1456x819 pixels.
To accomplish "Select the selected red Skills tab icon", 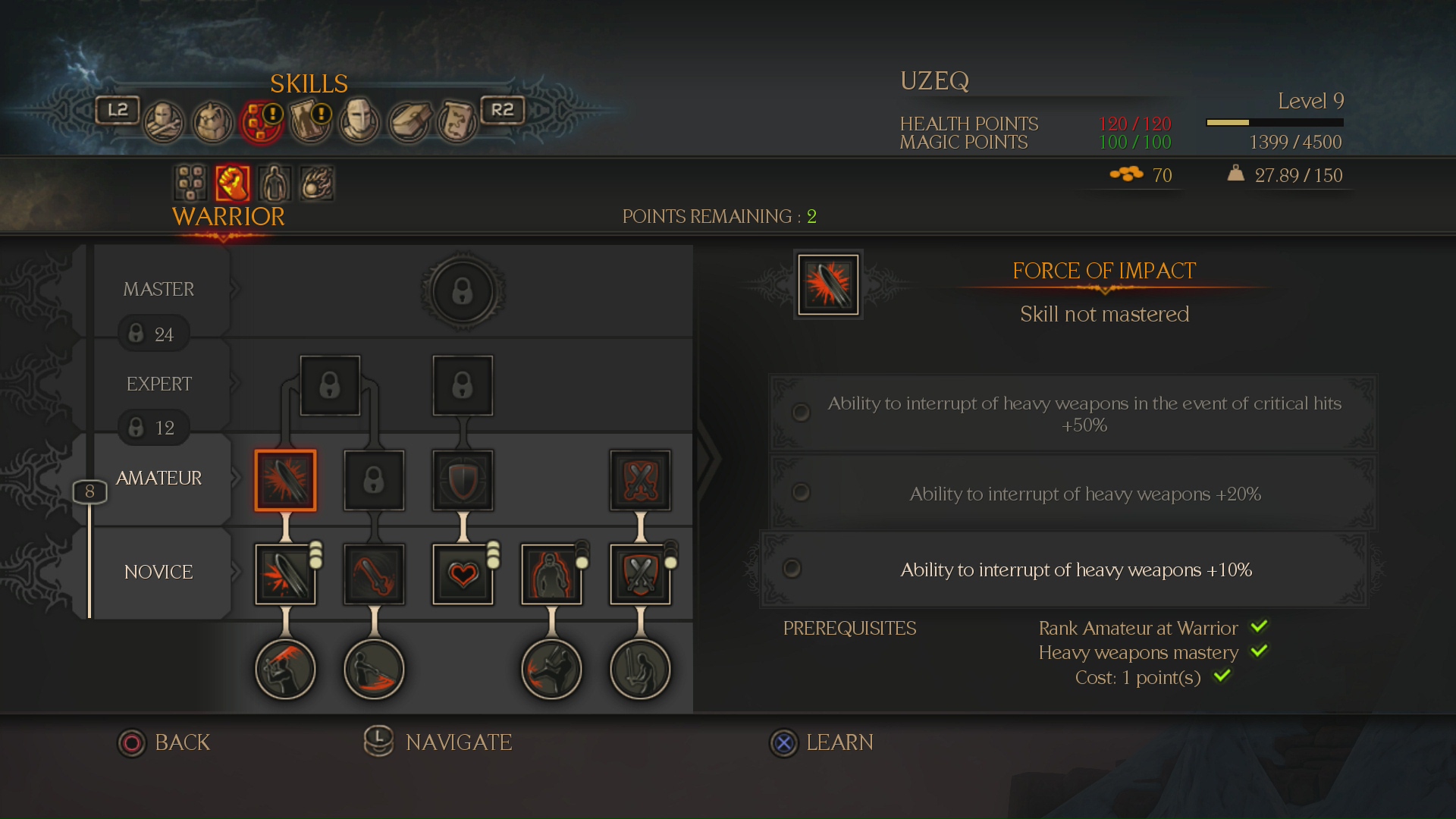I will pos(262,121).
